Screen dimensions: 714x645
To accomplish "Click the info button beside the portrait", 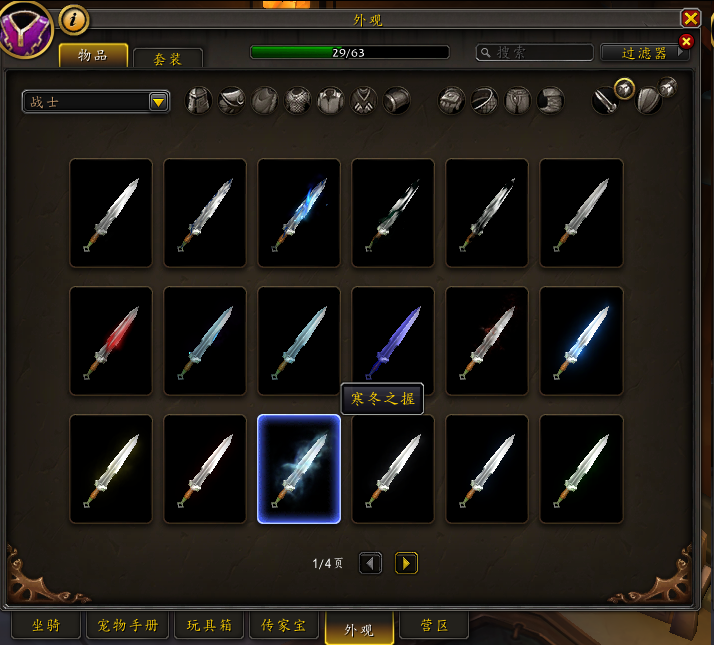I will click(x=74, y=18).
